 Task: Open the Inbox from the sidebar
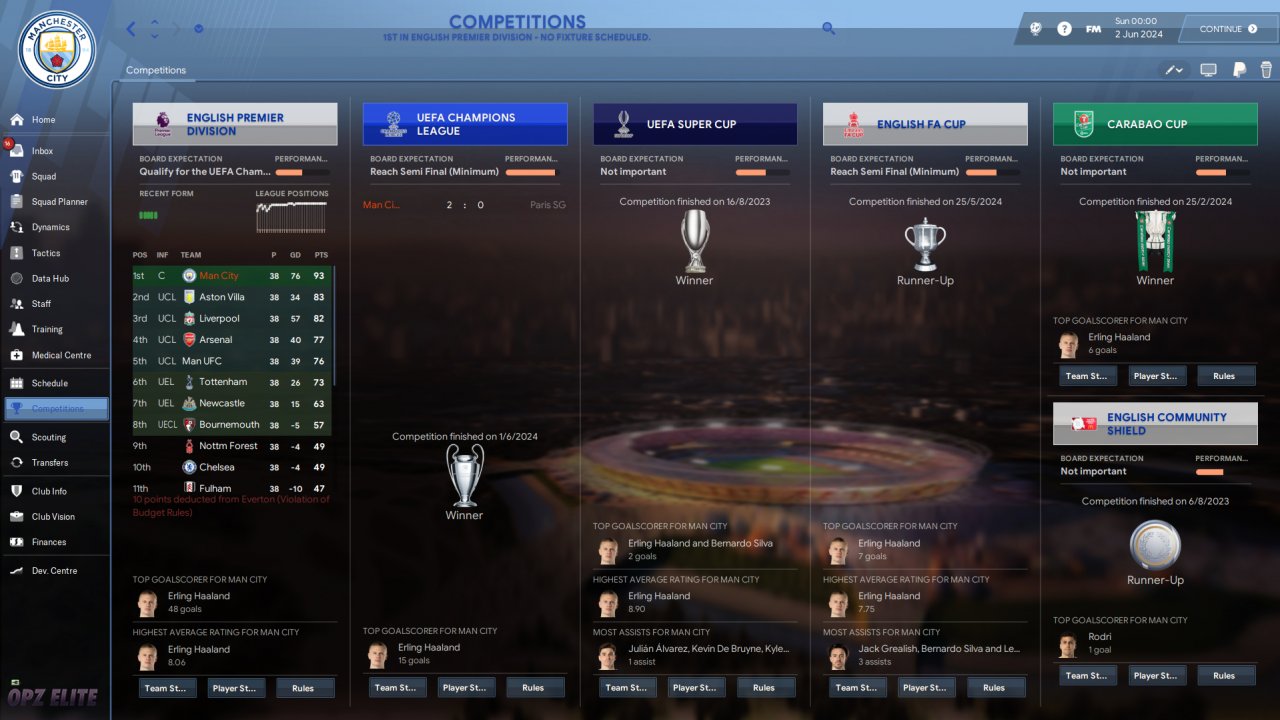coord(42,151)
